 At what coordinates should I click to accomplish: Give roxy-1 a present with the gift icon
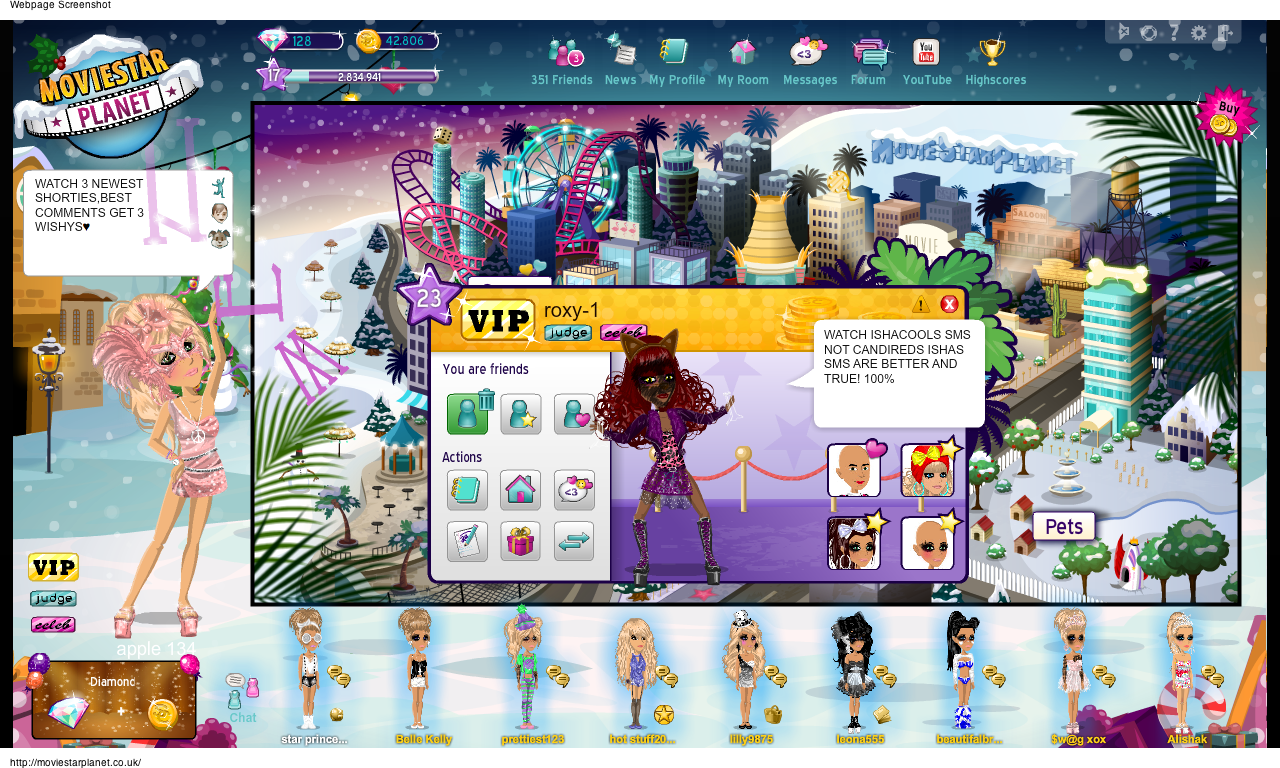tap(520, 541)
